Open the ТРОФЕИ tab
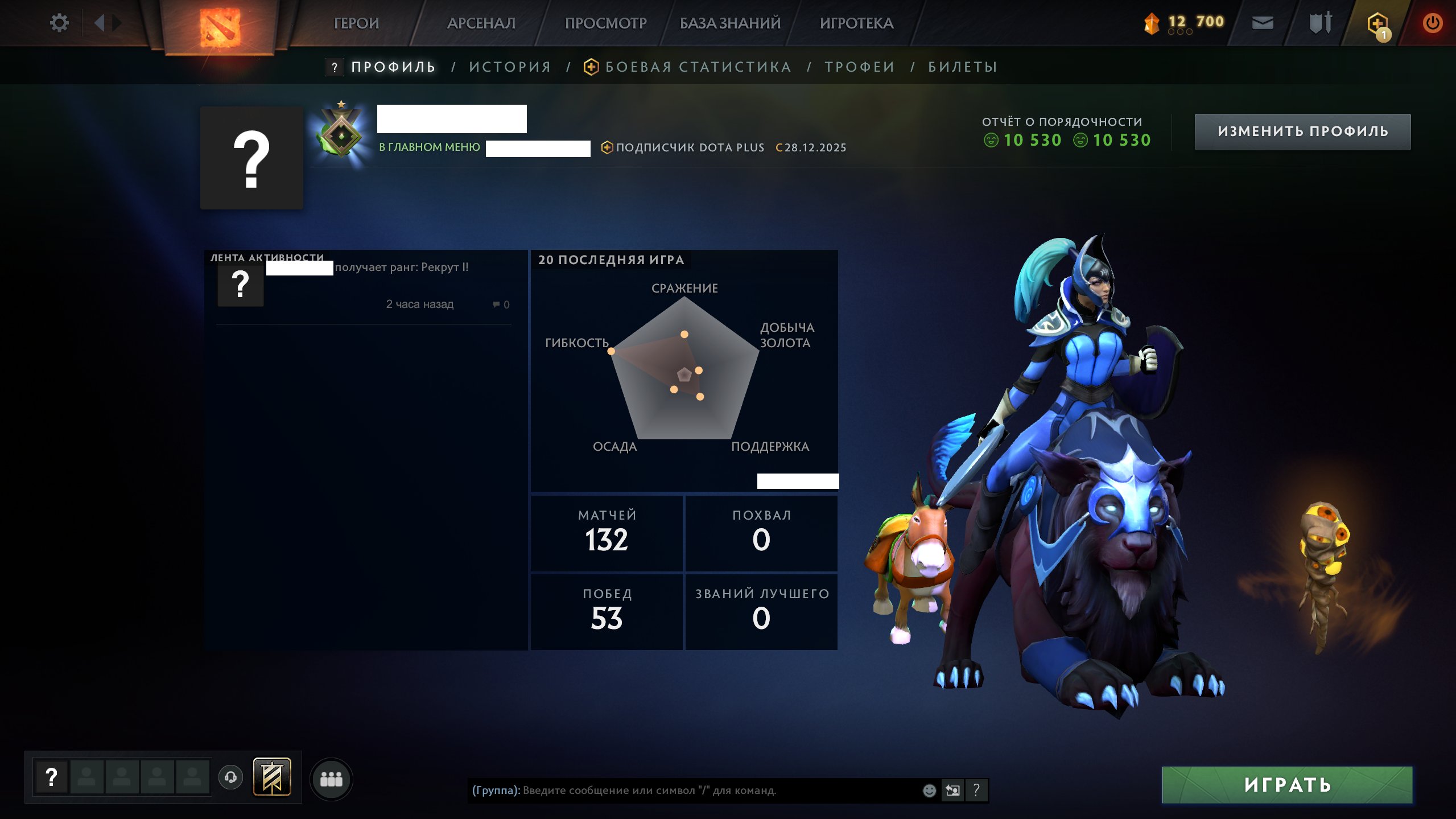 [859, 67]
